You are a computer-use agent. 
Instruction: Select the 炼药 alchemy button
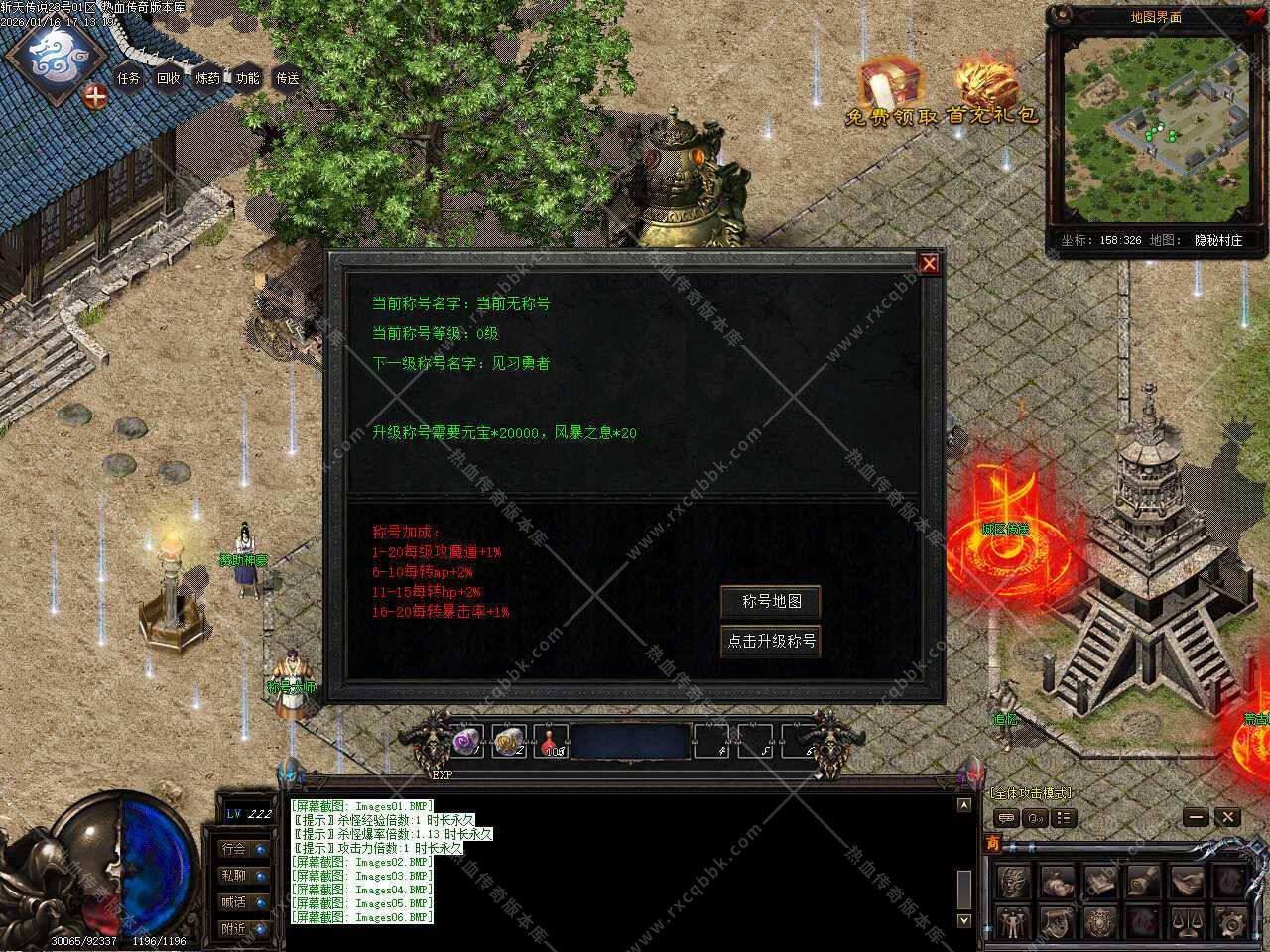coord(208,78)
